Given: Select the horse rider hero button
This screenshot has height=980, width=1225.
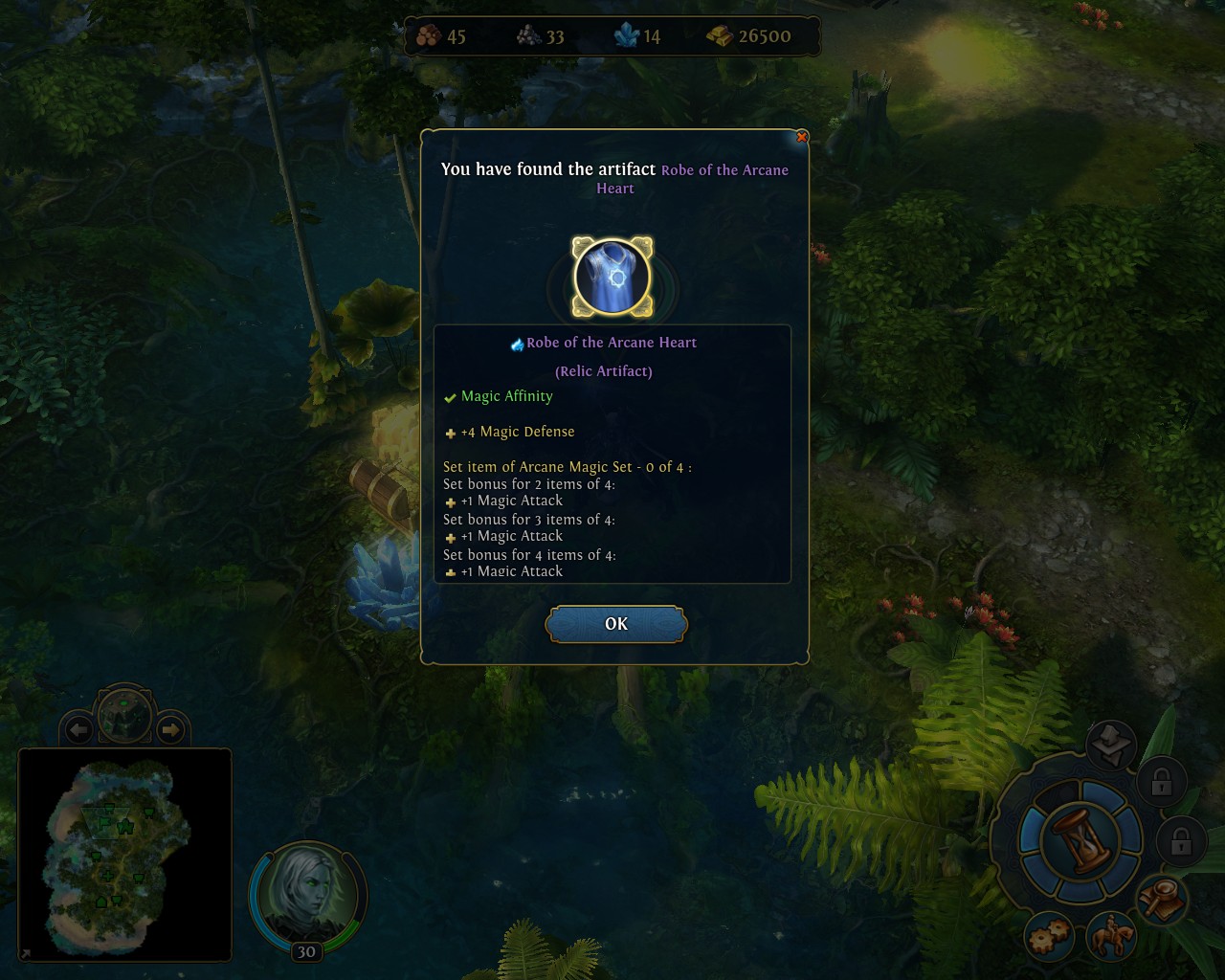Looking at the screenshot, I should (x=1113, y=935).
